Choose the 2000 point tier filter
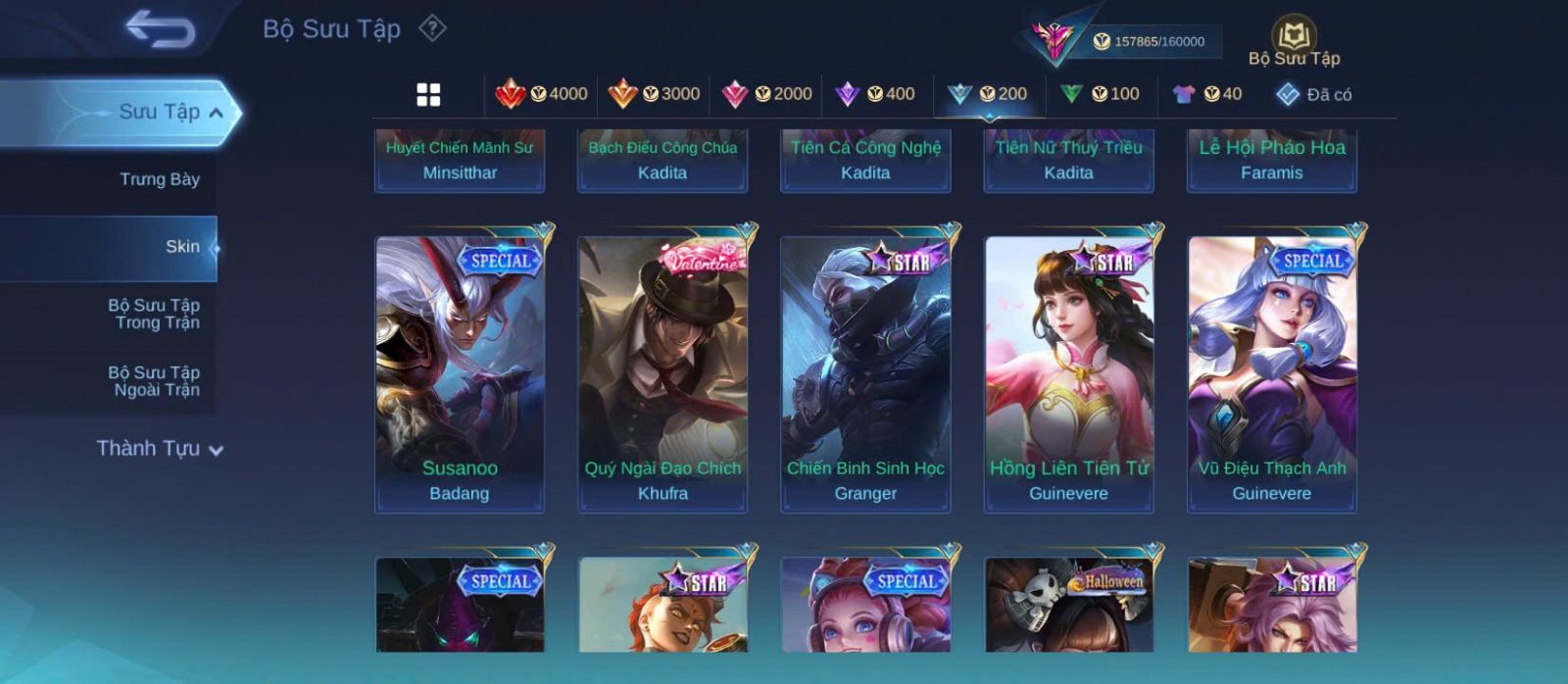This screenshot has width=1568, height=684. coord(766,94)
